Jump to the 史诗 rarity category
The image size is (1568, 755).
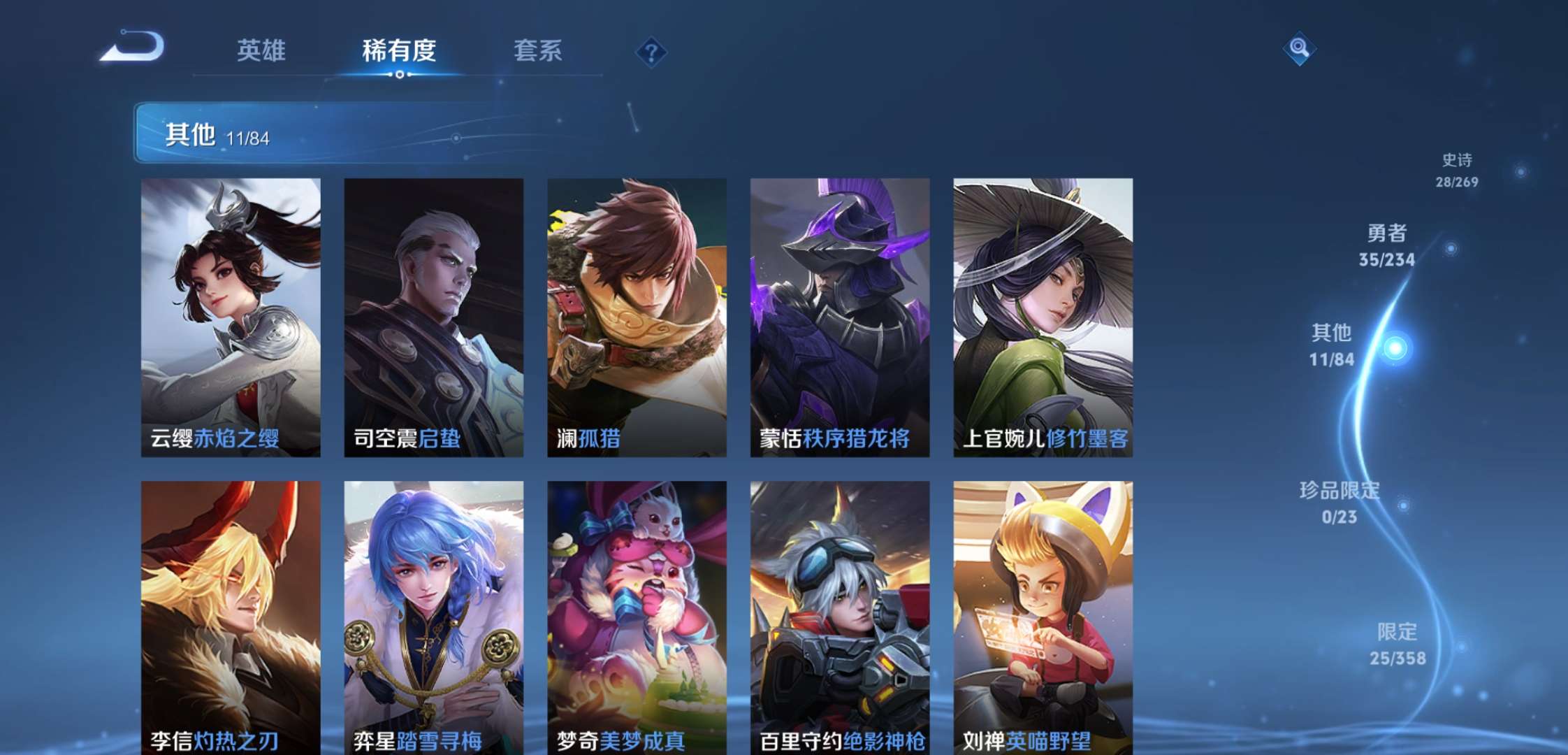point(1457,170)
